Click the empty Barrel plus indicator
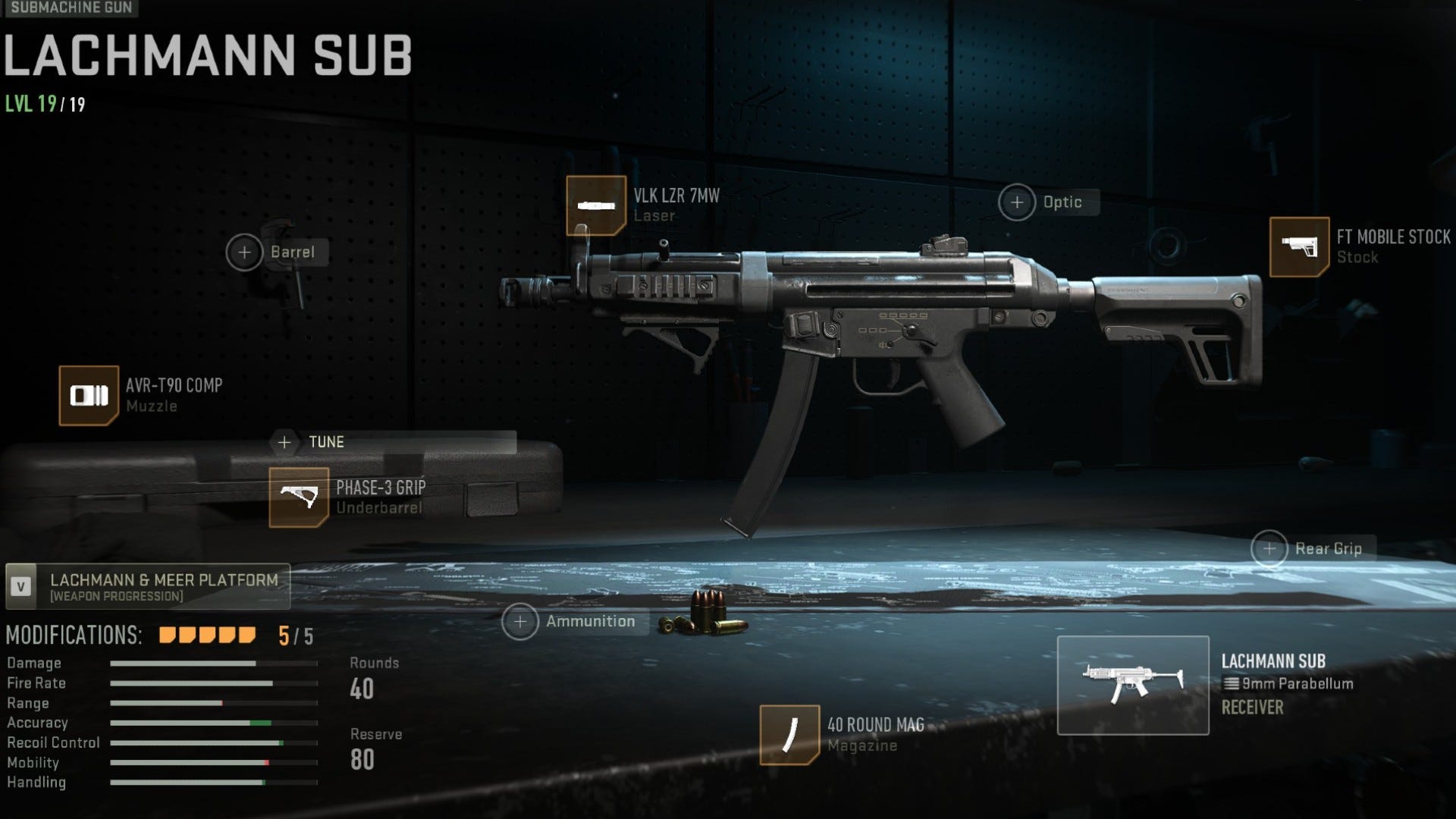1456x819 pixels. pyautogui.click(x=244, y=251)
